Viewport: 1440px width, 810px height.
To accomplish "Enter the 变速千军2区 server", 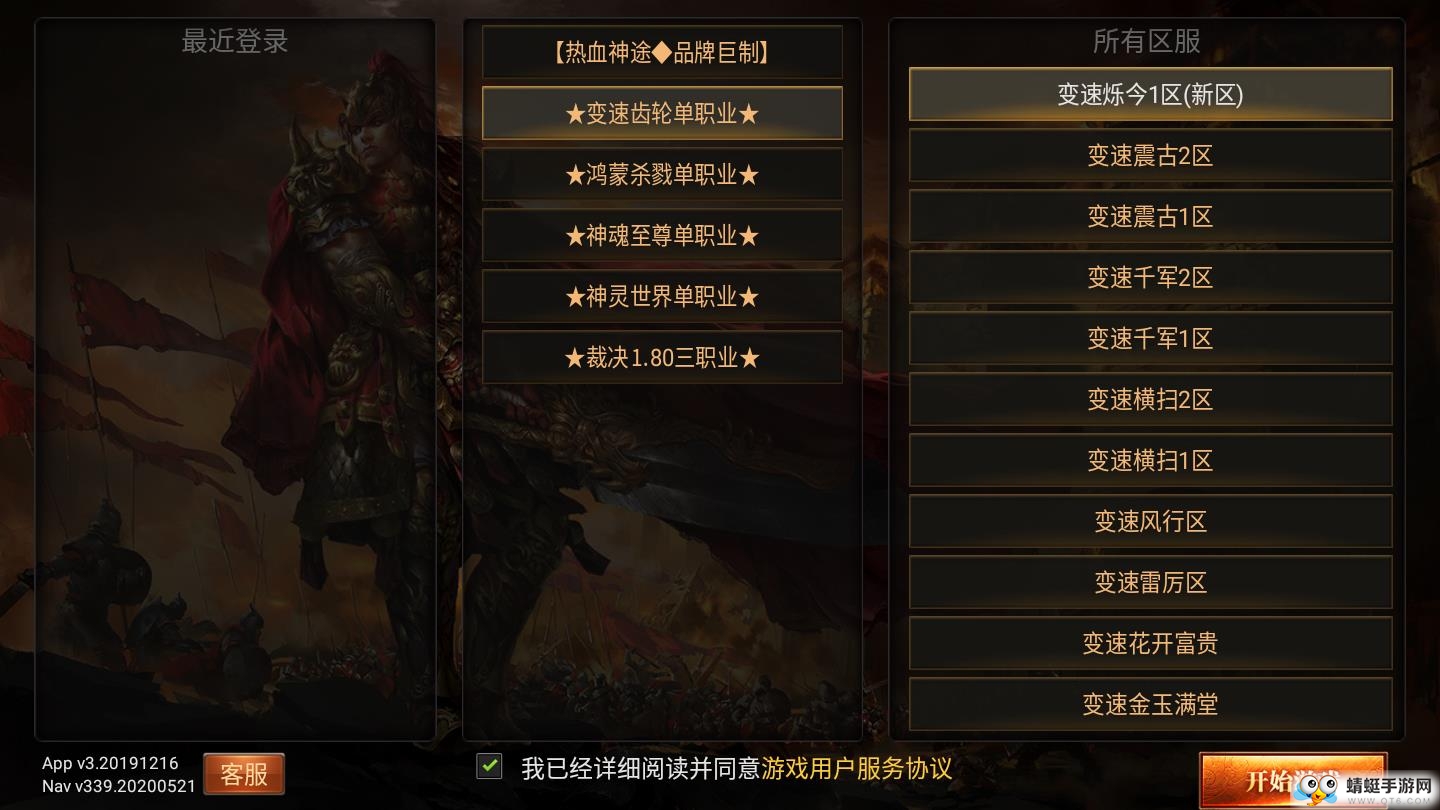I will pos(1149,277).
